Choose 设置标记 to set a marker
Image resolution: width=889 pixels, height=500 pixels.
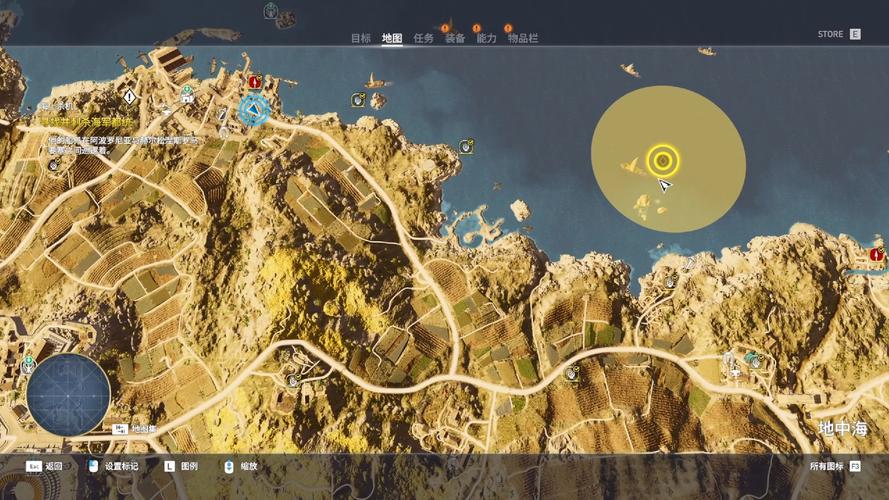pos(113,466)
